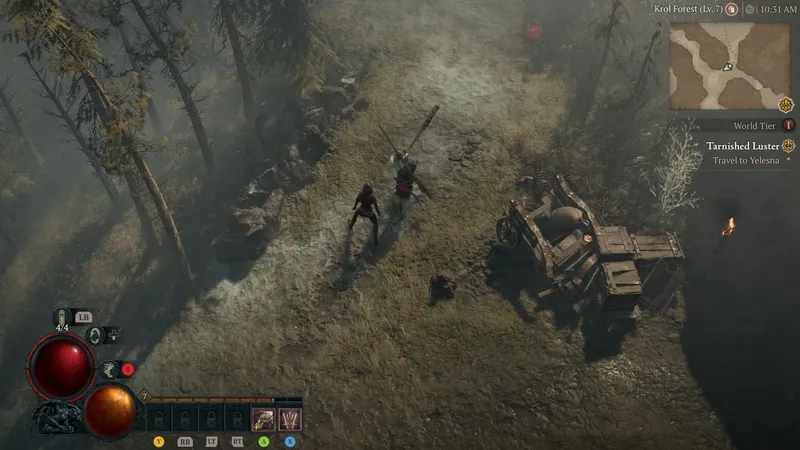
Task: Use the healing potion icon
Action: pos(61,318)
